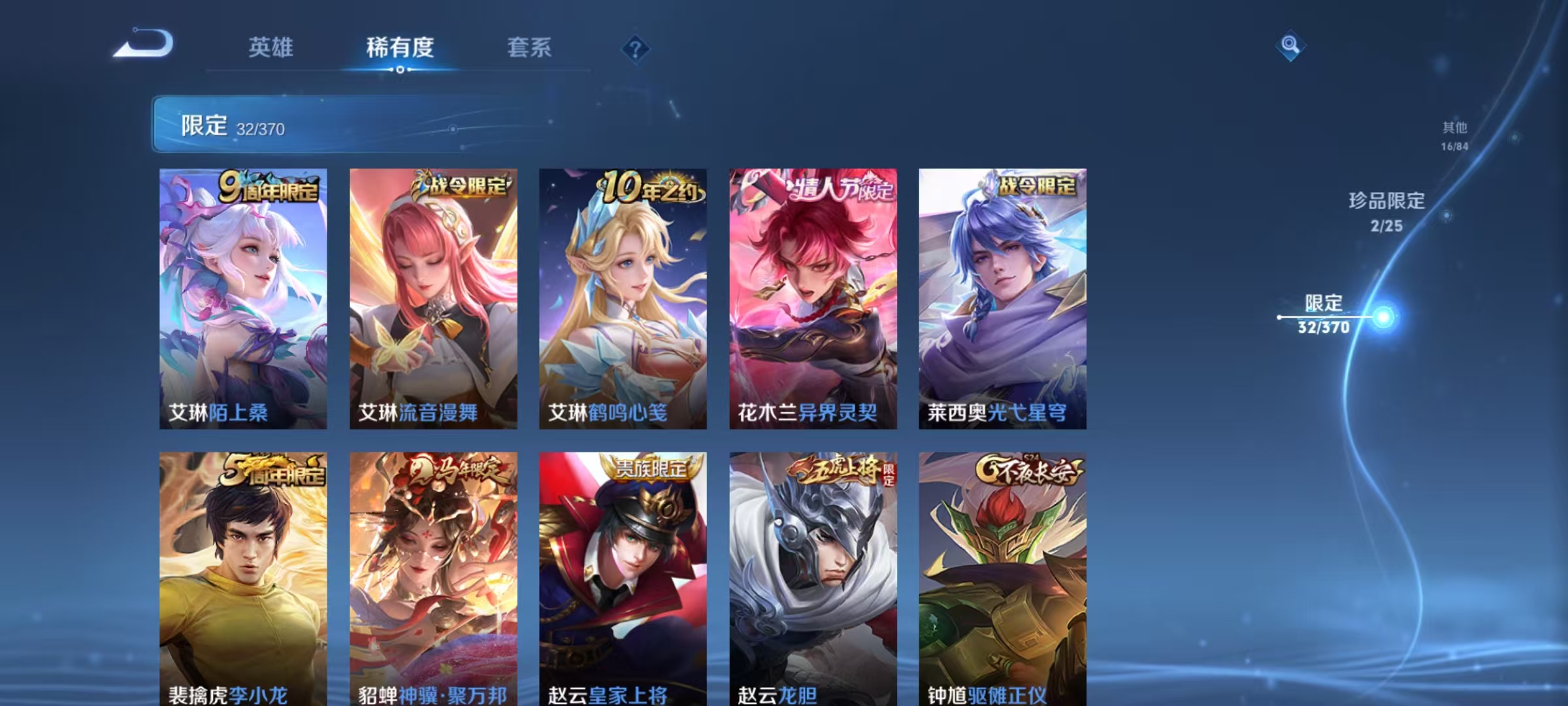Switch to the 套系 tab
The image size is (1568, 706).
click(530, 47)
